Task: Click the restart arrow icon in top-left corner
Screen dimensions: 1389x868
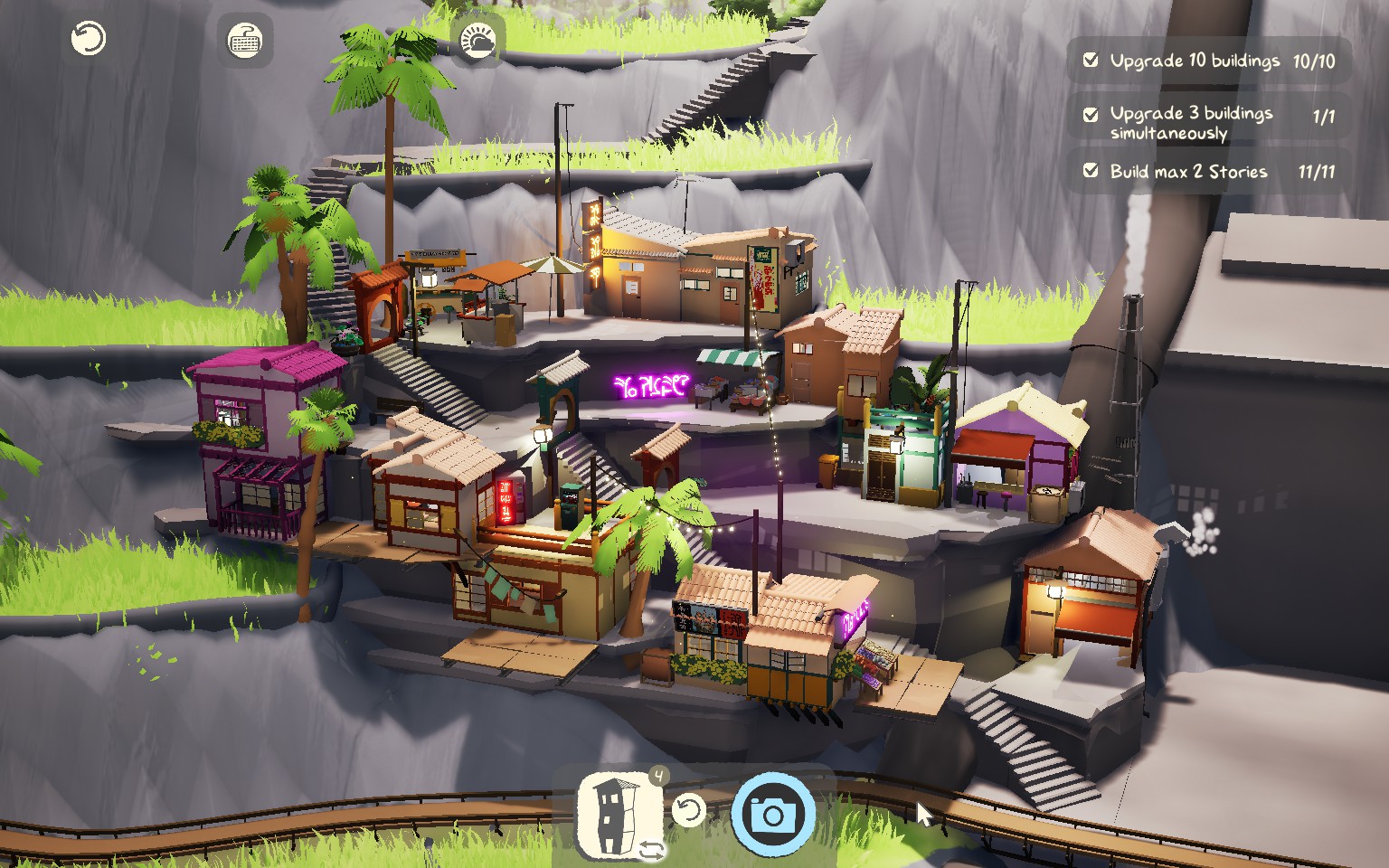Action: pos(89,39)
